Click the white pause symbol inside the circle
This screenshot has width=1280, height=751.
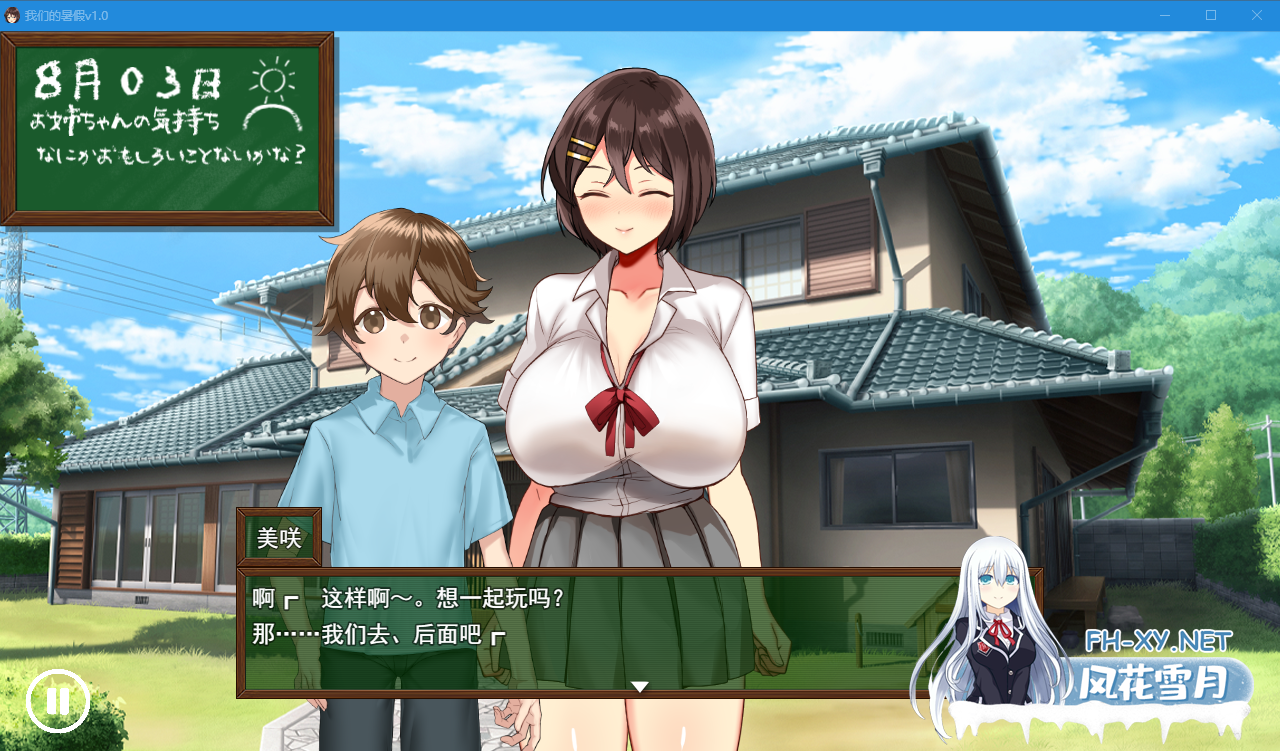pyautogui.click(x=58, y=701)
